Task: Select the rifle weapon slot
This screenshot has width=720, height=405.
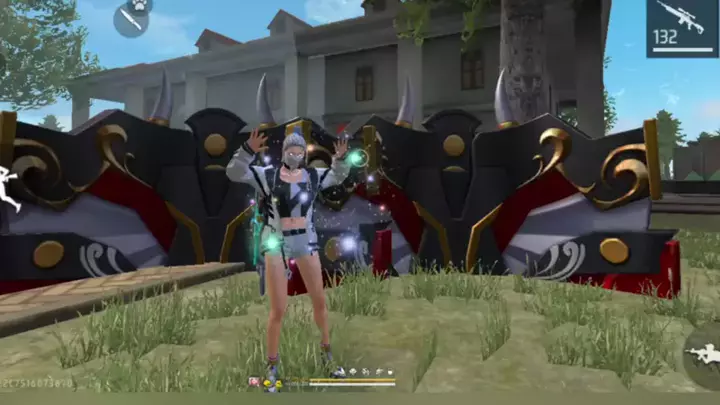Action: [x=681, y=28]
